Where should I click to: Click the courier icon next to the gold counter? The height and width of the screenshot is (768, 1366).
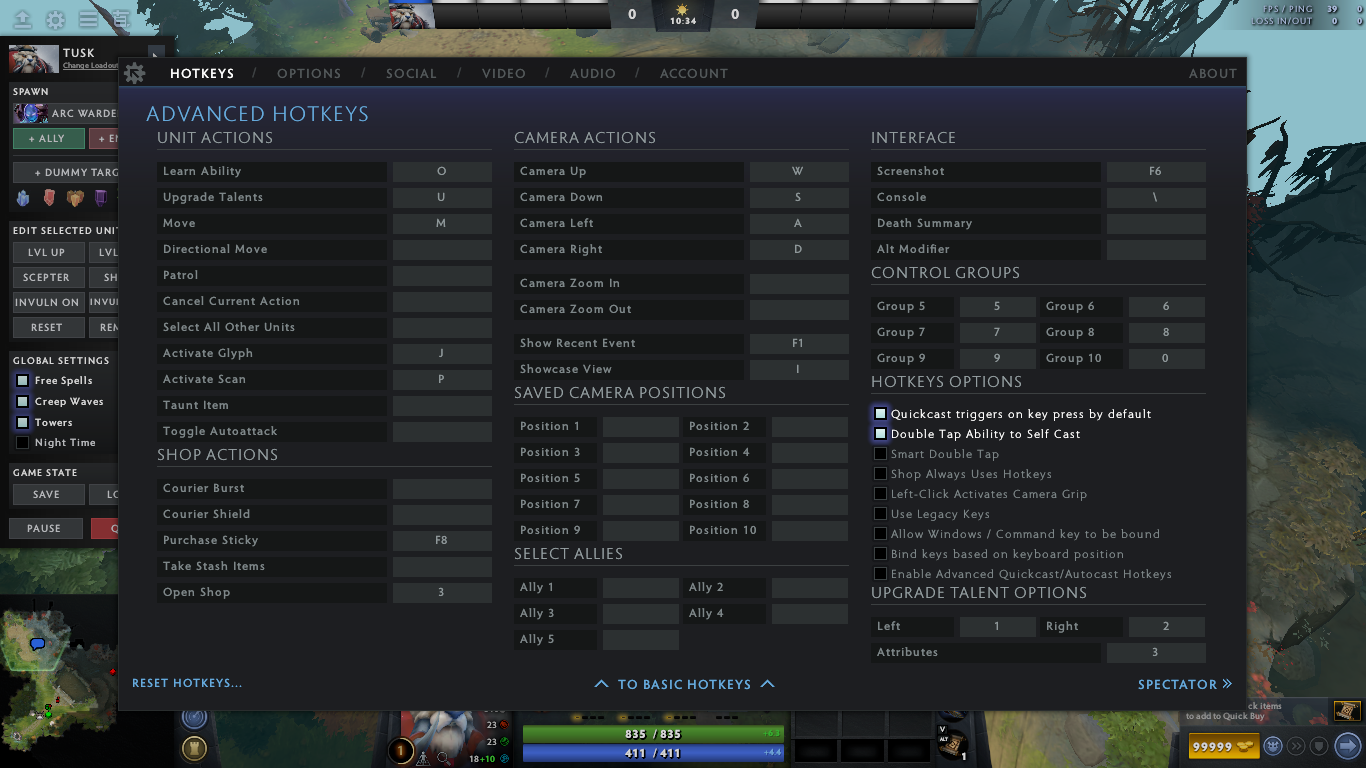[x=1273, y=746]
